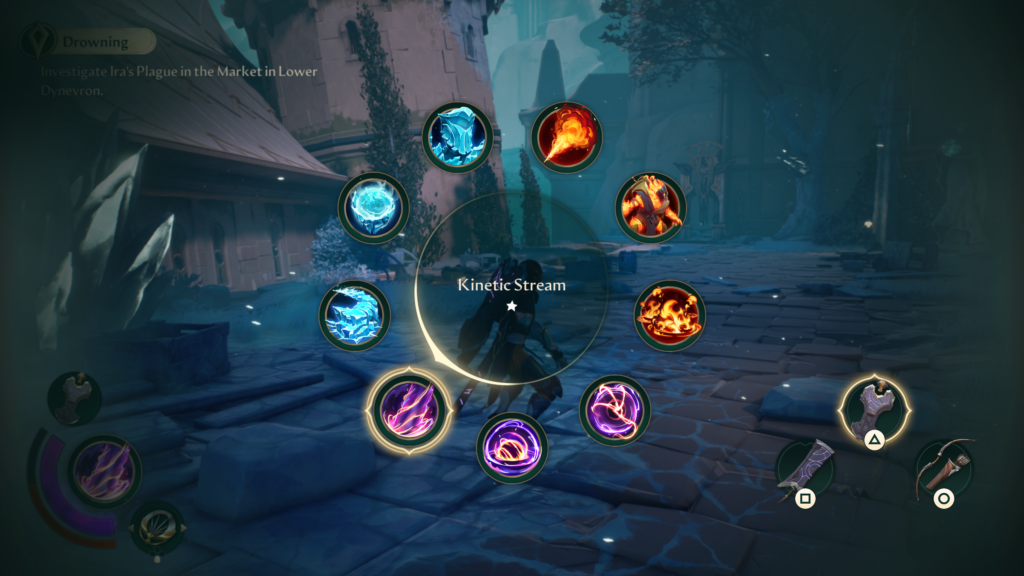This screenshot has width=1024, height=576.
Task: Equip the gold-ringed stone gauntlet weapon
Action: [873, 410]
